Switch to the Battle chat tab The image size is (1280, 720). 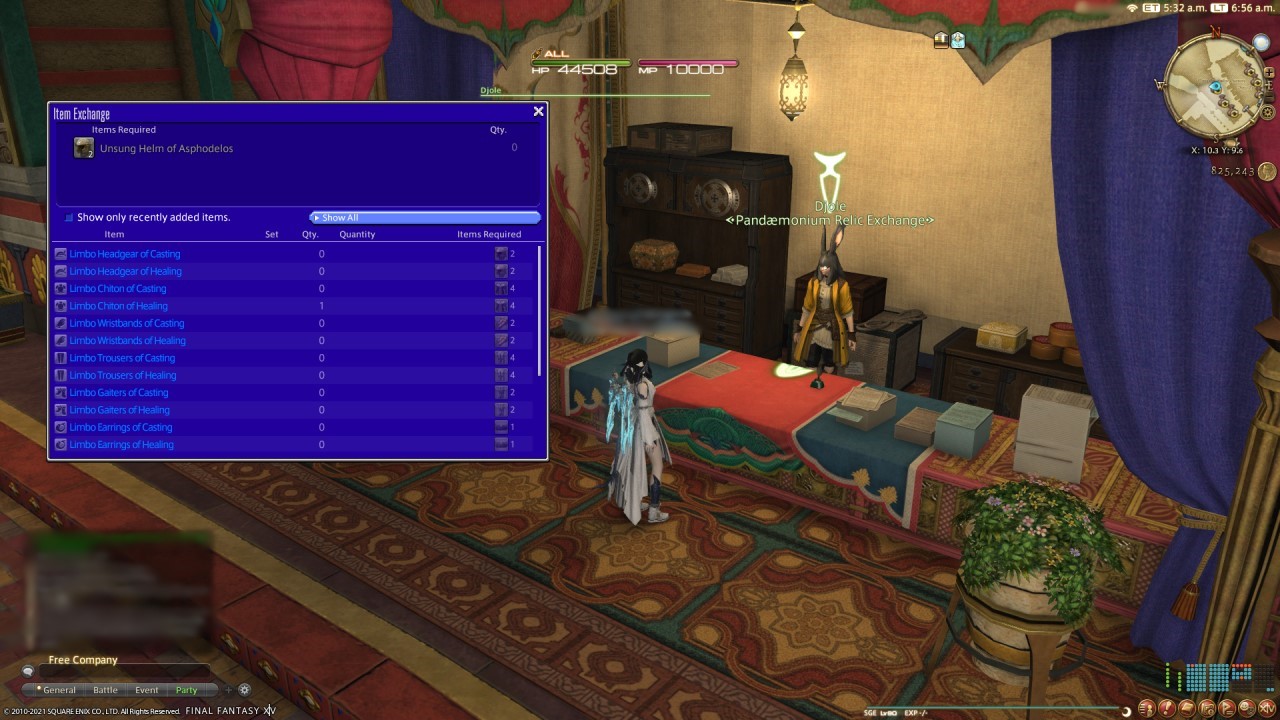[x=106, y=689]
